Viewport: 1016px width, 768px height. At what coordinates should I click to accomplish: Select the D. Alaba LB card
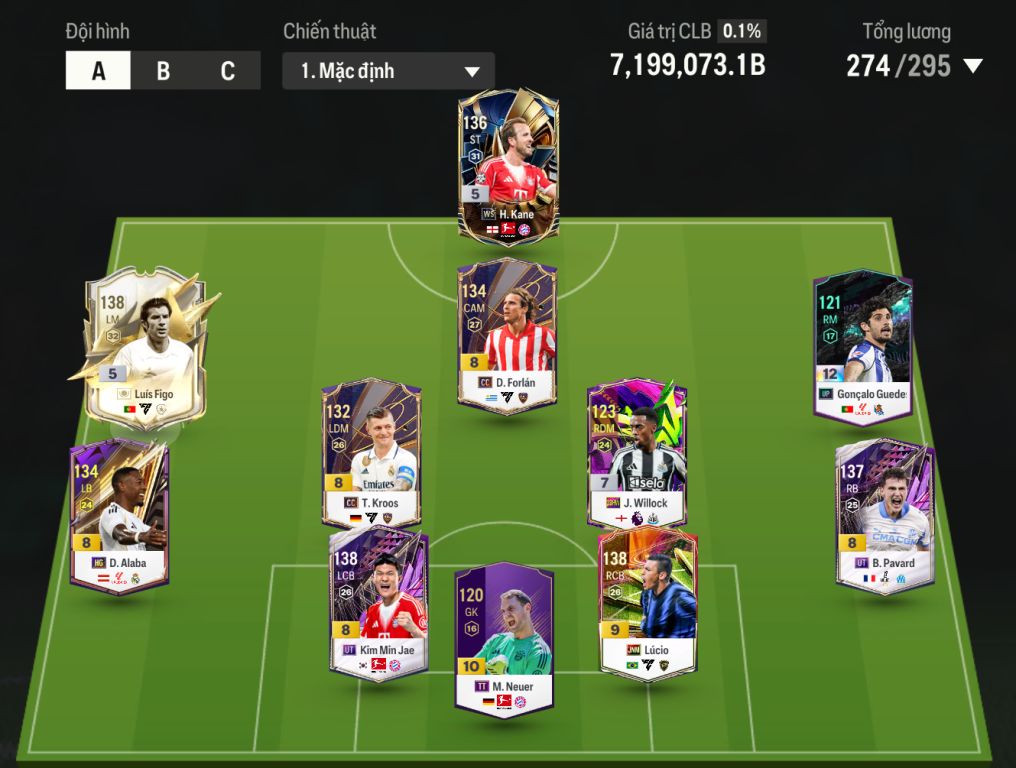pyautogui.click(x=119, y=516)
